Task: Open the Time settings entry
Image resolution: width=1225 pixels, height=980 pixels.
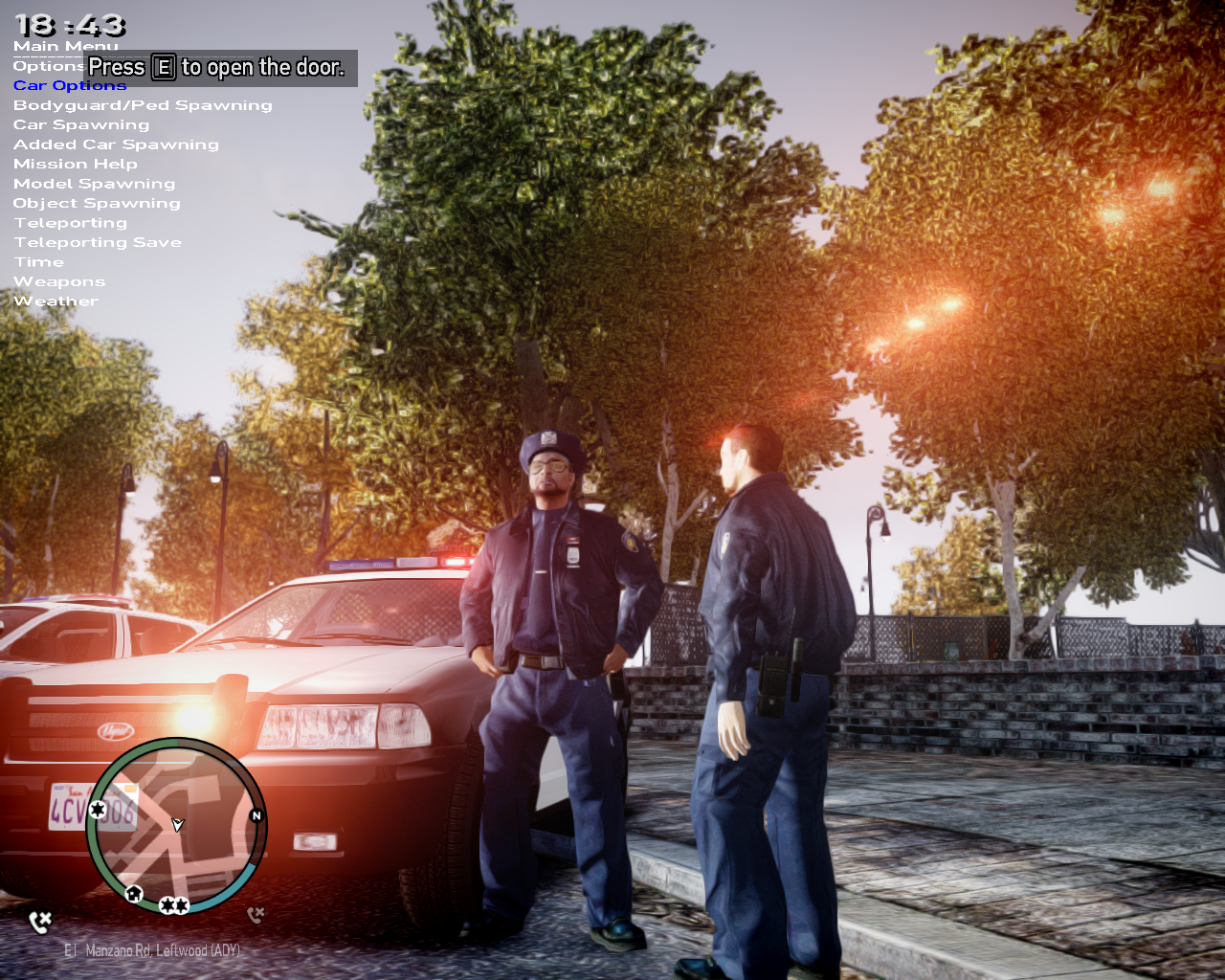Action: [39, 262]
